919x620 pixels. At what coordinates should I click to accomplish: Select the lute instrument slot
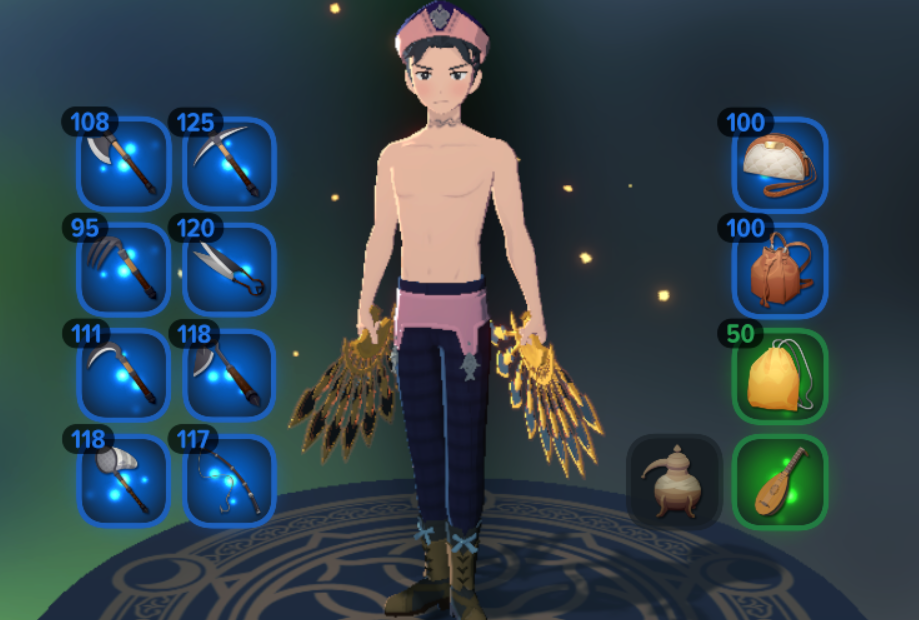[780, 481]
